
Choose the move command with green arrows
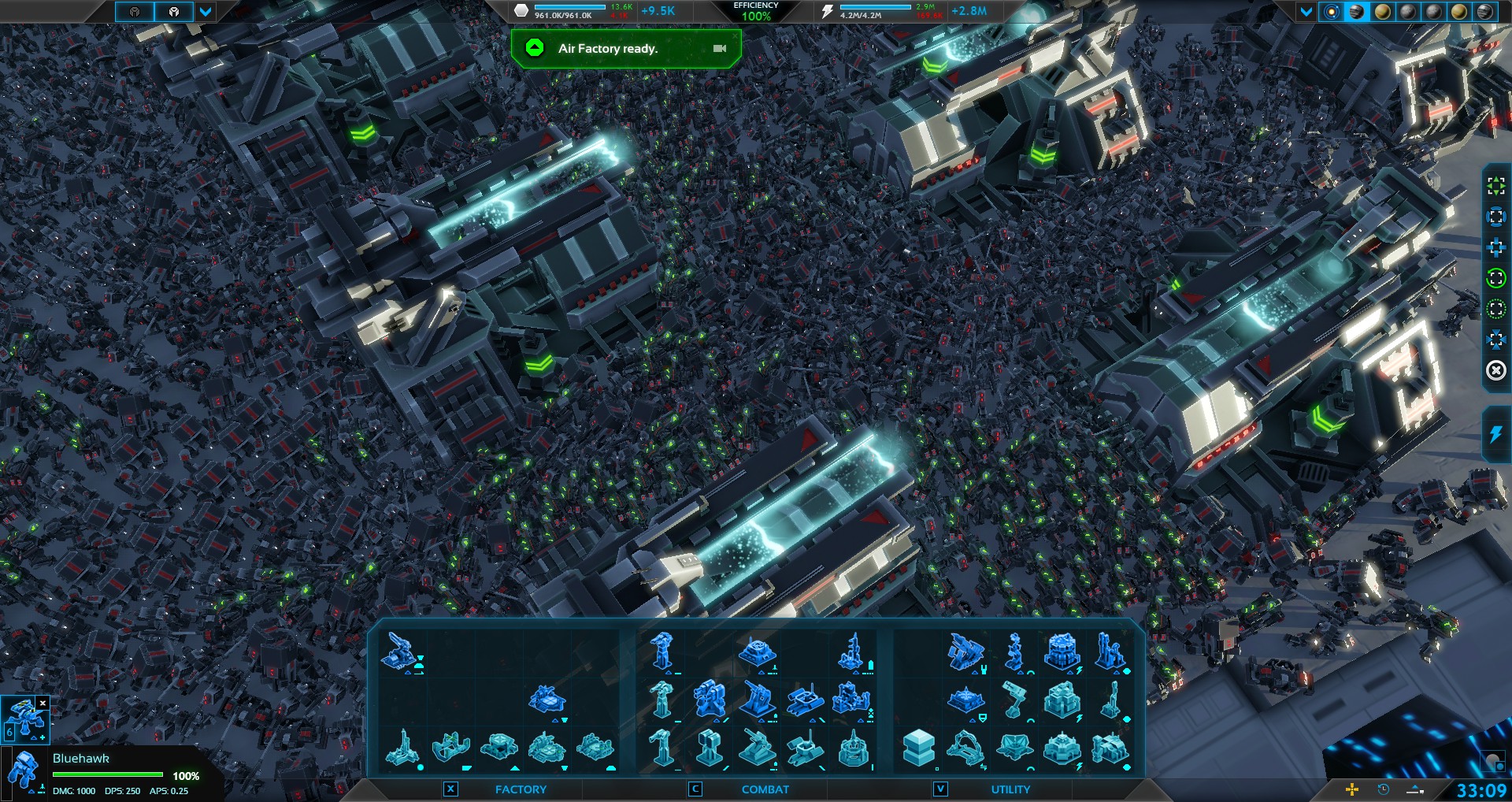[x=1495, y=186]
